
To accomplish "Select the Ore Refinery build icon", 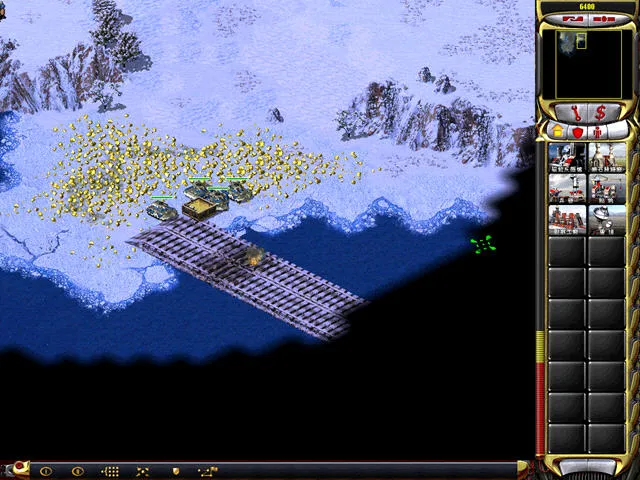I will point(606,157).
